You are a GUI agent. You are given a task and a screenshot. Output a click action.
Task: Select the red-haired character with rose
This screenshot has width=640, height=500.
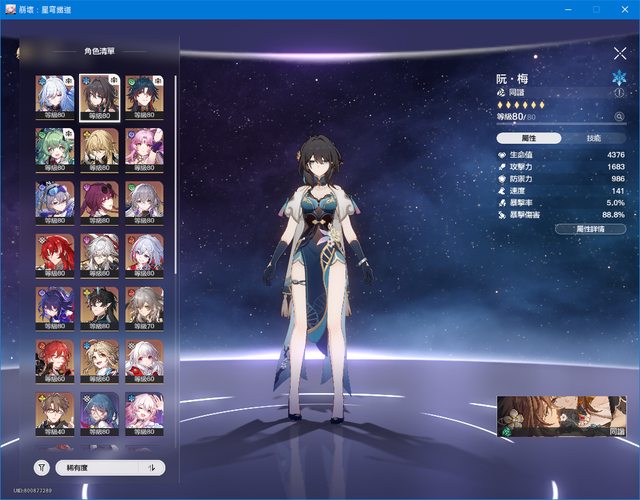[53, 255]
